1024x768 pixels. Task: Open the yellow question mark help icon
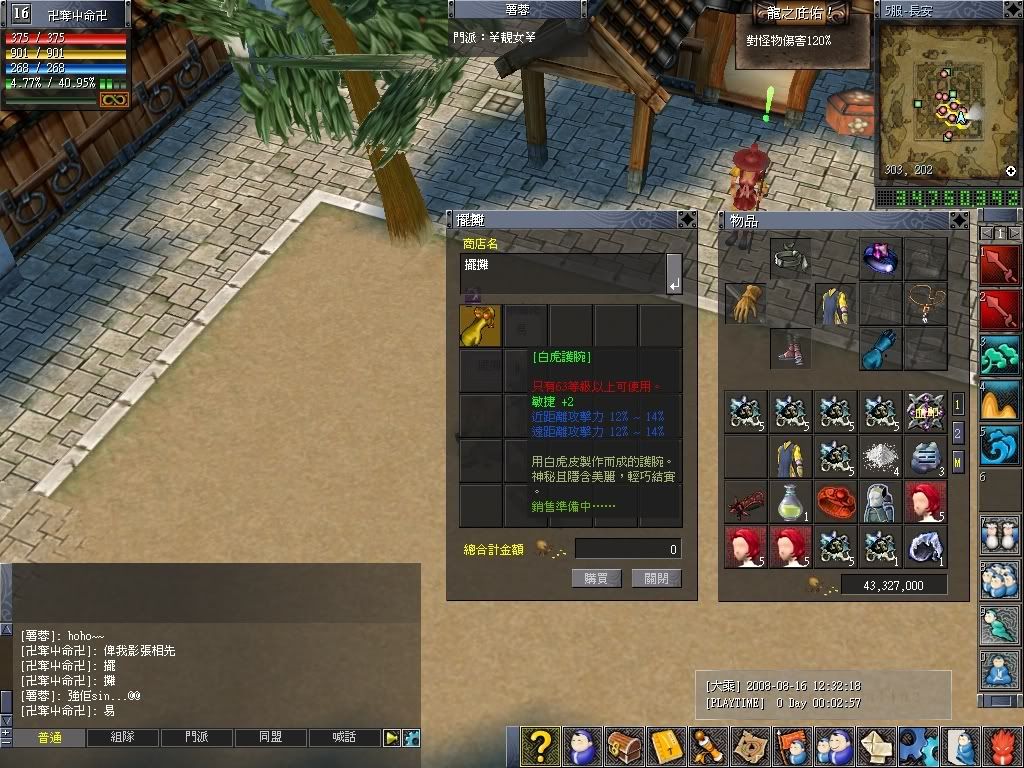(x=540, y=746)
